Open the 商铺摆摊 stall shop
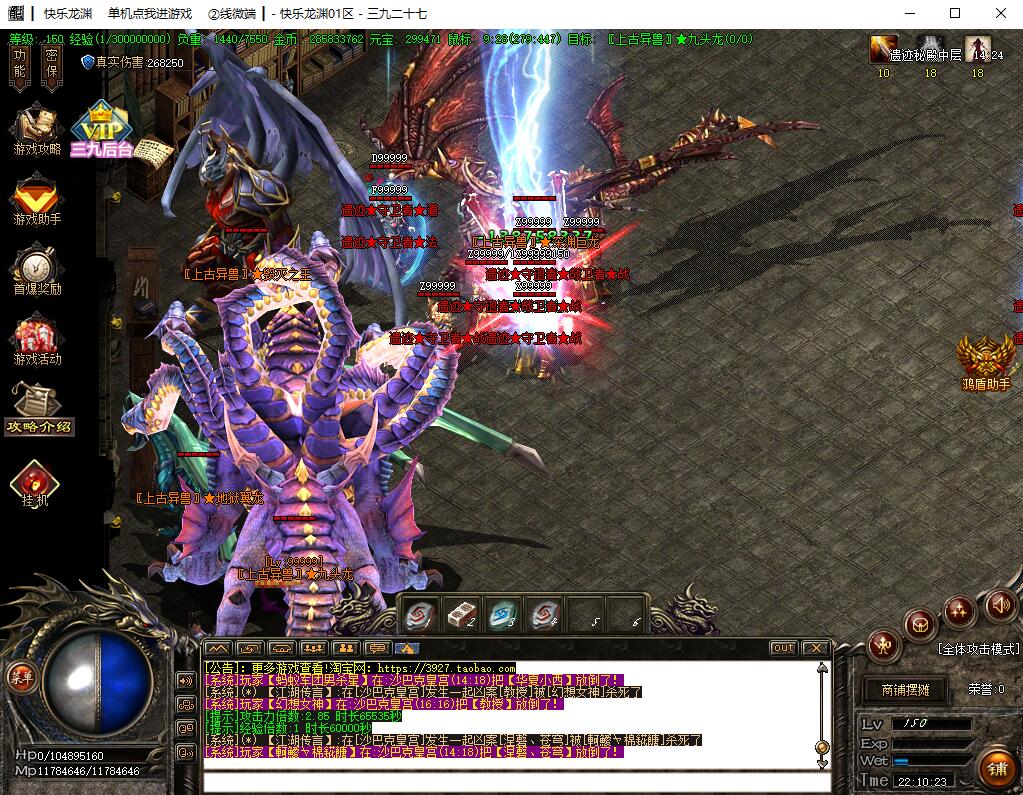Viewport: 1023px width, 795px height. tap(905, 690)
